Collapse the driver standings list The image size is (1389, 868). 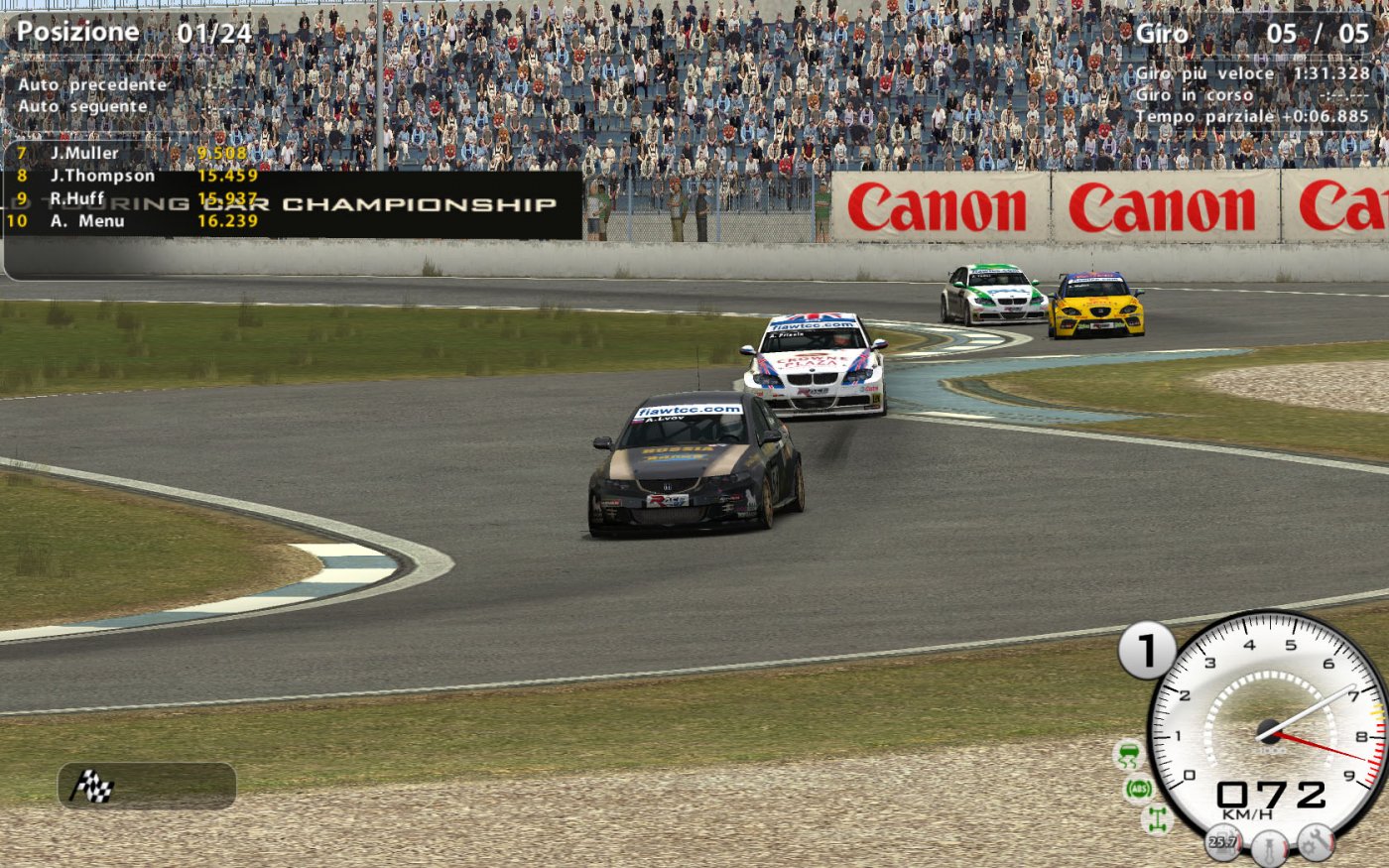coord(119,188)
